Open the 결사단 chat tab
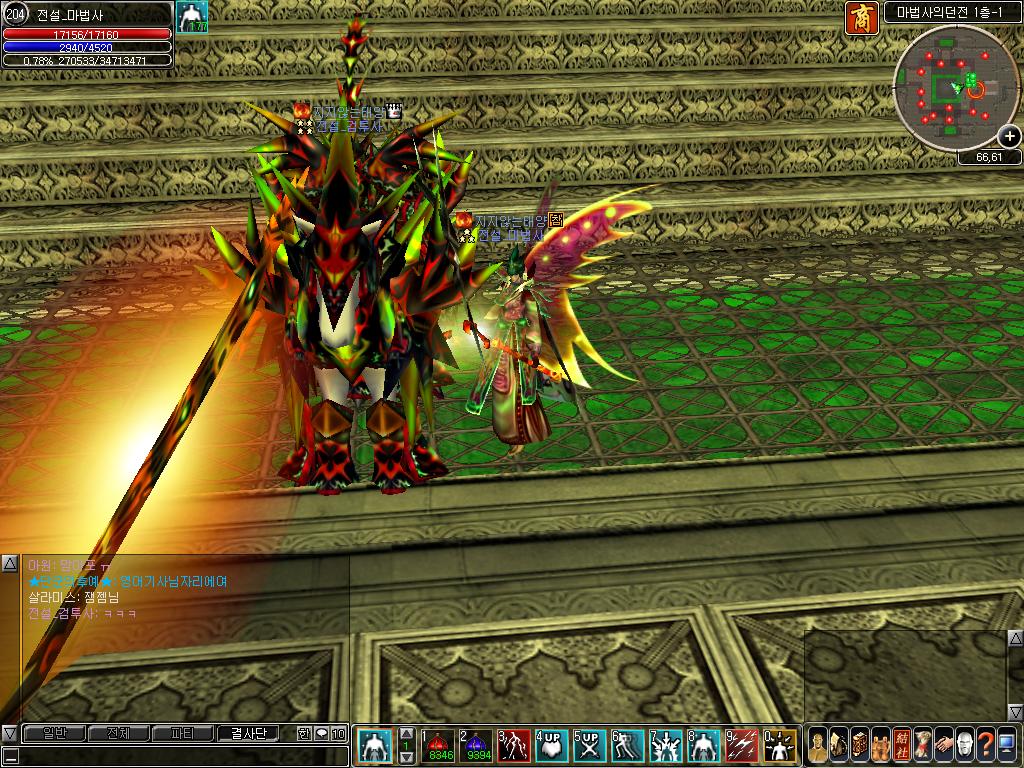Viewport: 1024px width, 768px height. pos(248,734)
